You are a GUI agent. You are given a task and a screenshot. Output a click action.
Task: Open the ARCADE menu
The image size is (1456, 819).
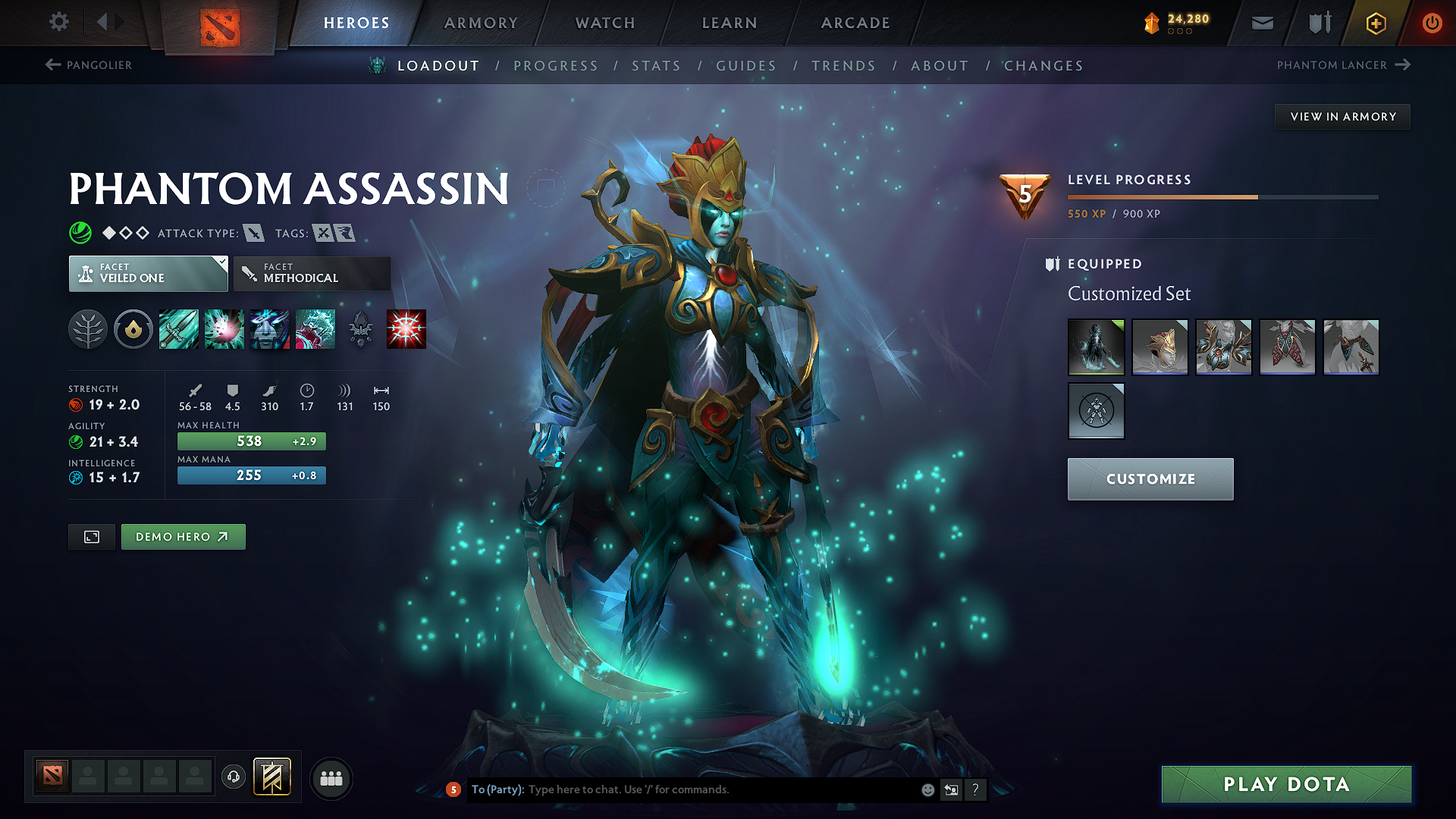coord(855,23)
